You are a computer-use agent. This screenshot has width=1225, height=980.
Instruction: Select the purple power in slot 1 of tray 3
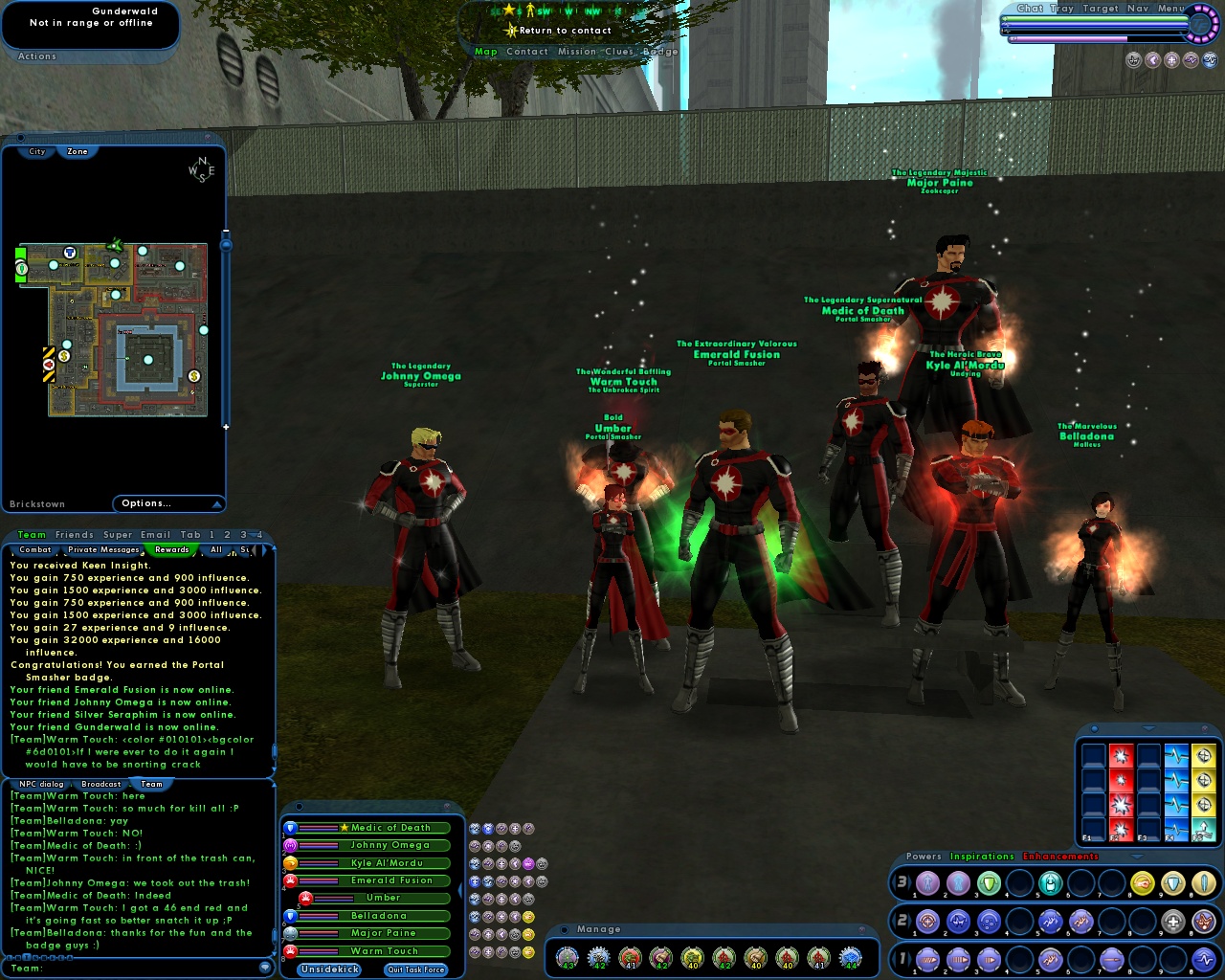coord(927,882)
